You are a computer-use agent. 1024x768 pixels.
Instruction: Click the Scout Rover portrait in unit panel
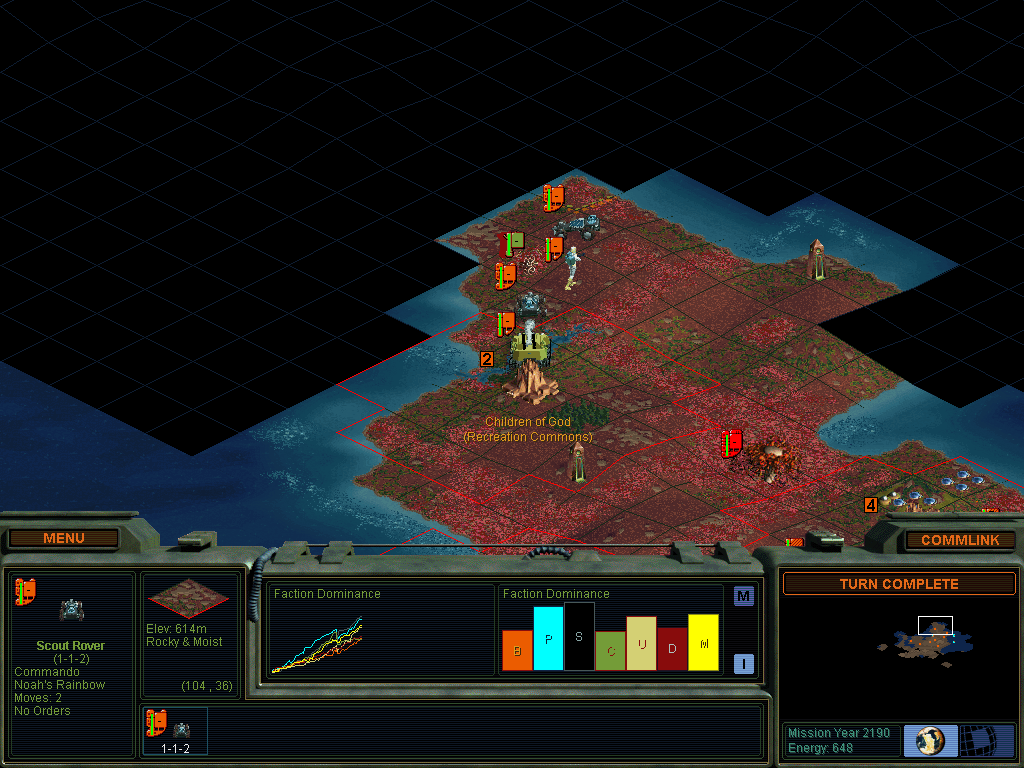(x=71, y=609)
